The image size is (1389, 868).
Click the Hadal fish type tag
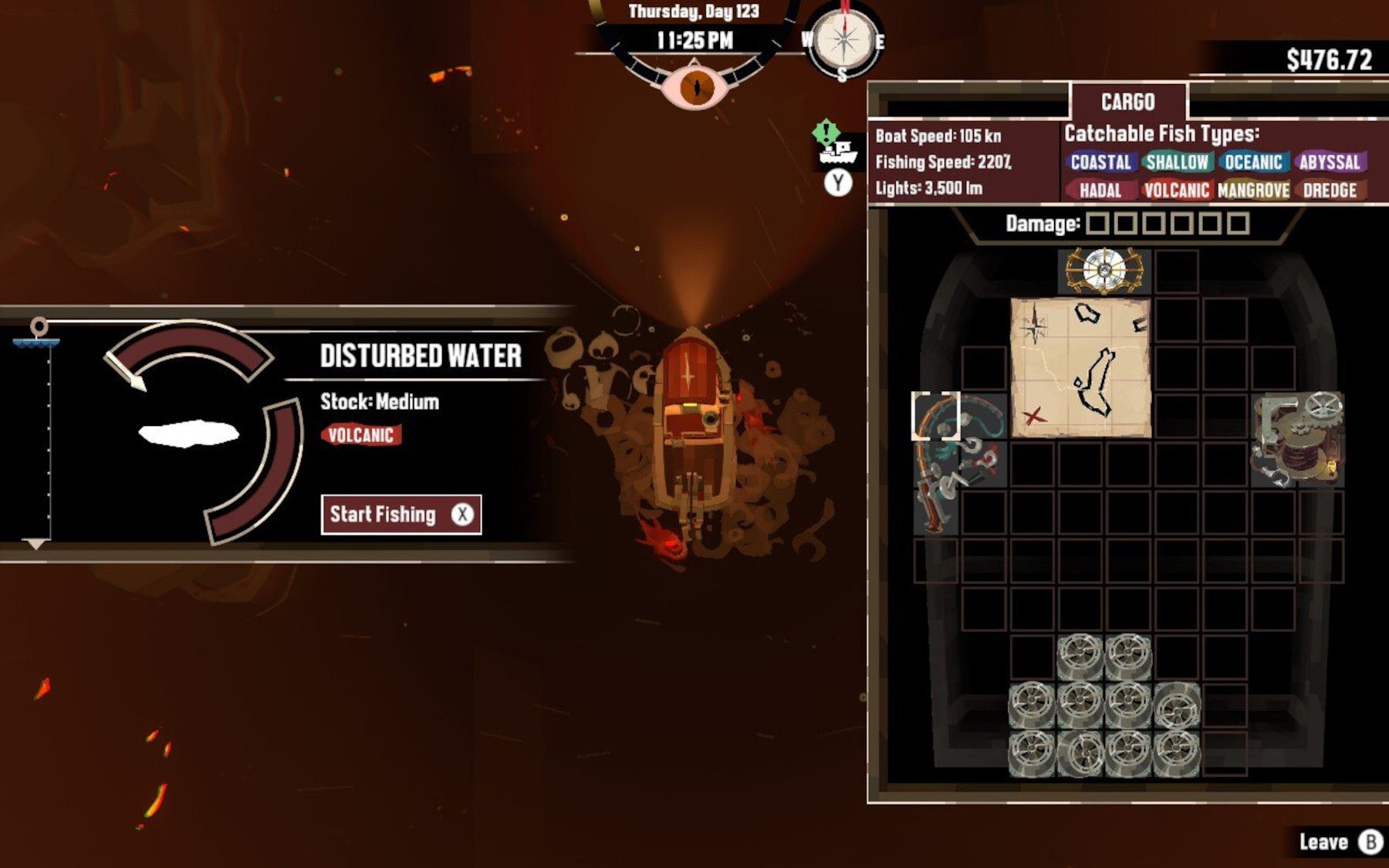click(x=1100, y=191)
